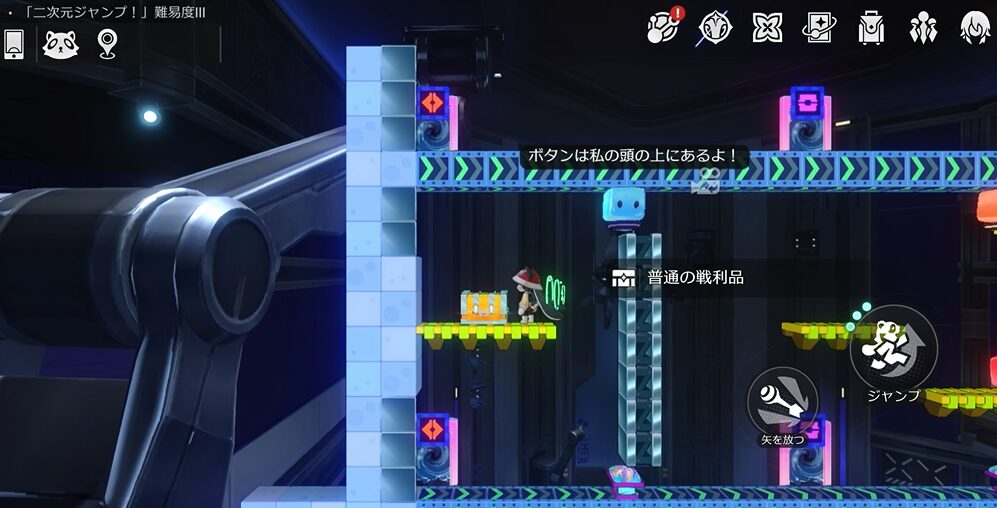Open the map location pin icon
Viewport: 997px width, 508px height.
106,43
